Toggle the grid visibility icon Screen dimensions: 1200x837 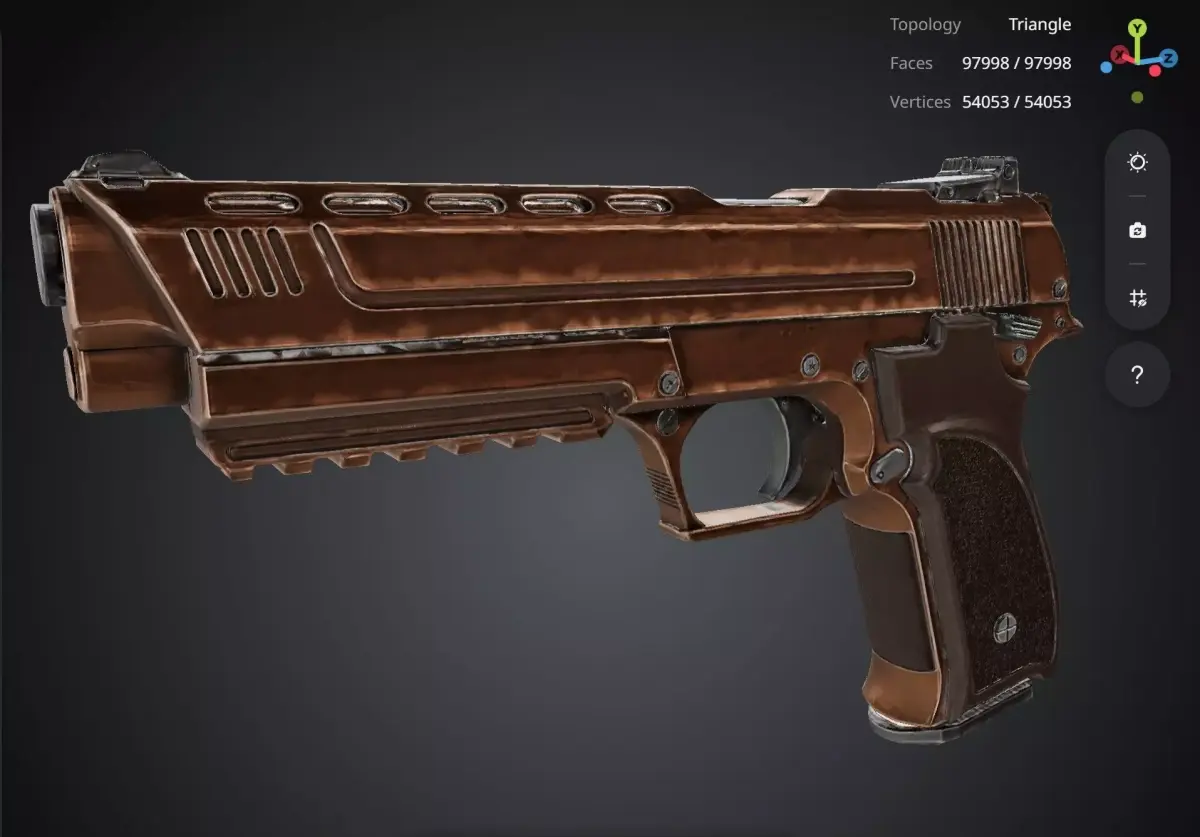coord(1137,298)
